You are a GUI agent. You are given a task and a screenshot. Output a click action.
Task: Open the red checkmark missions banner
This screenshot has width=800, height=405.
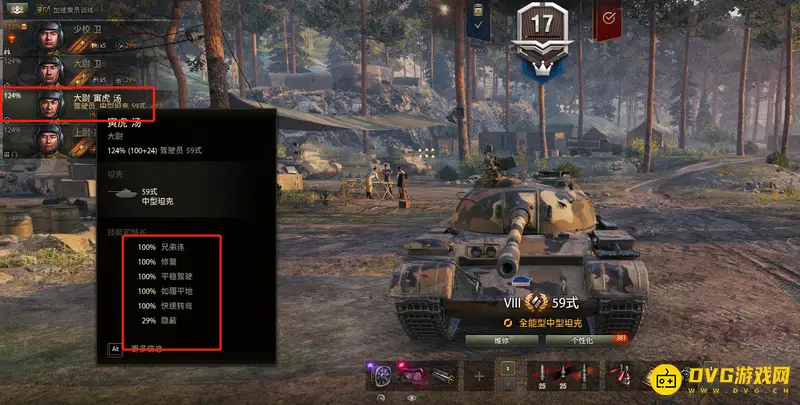tap(606, 20)
